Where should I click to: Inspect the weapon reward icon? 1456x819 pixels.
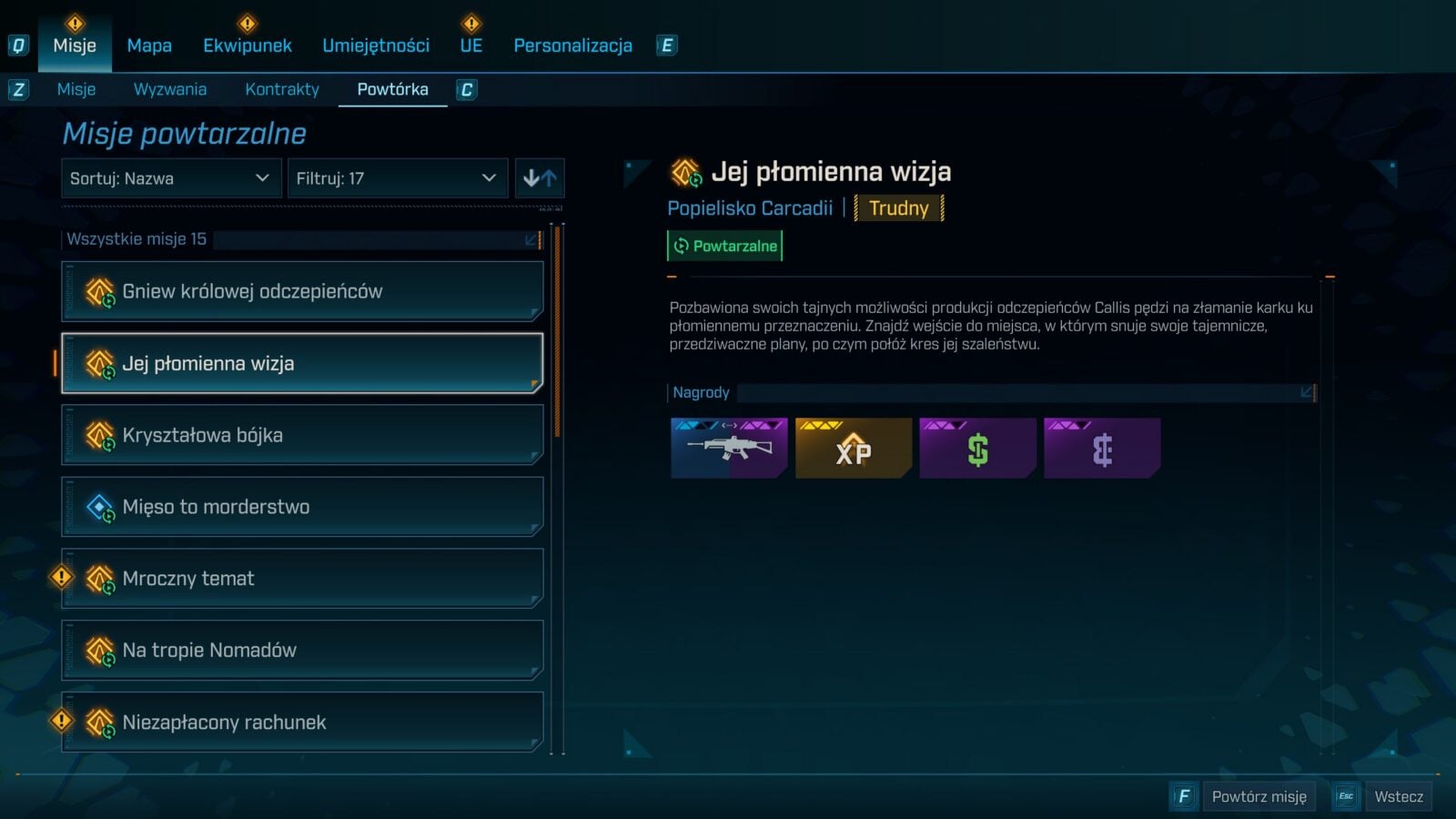coord(729,448)
